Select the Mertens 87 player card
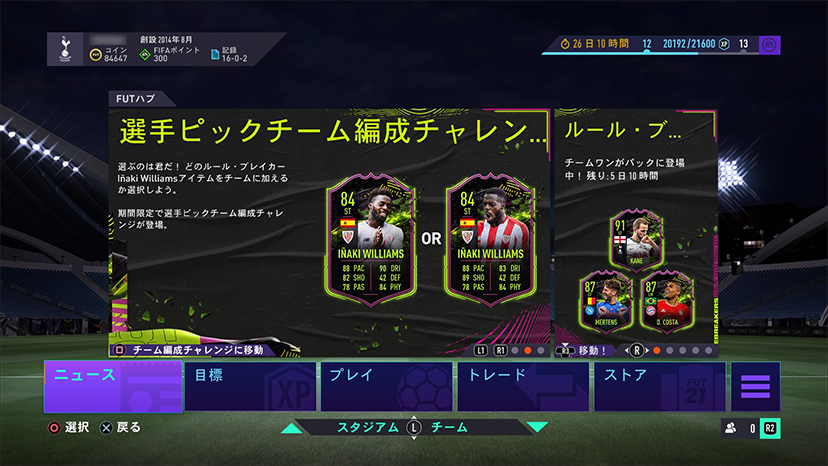828x466 pixels. (x=603, y=299)
